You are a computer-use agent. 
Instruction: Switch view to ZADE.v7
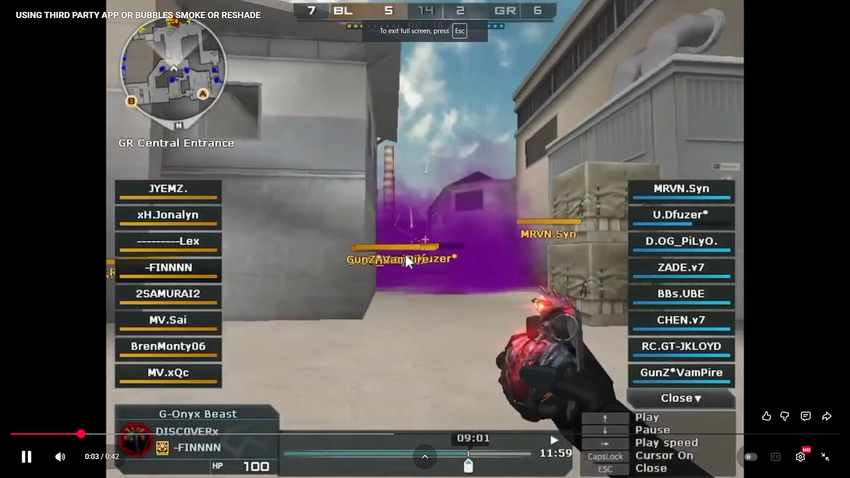pyautogui.click(x=681, y=268)
